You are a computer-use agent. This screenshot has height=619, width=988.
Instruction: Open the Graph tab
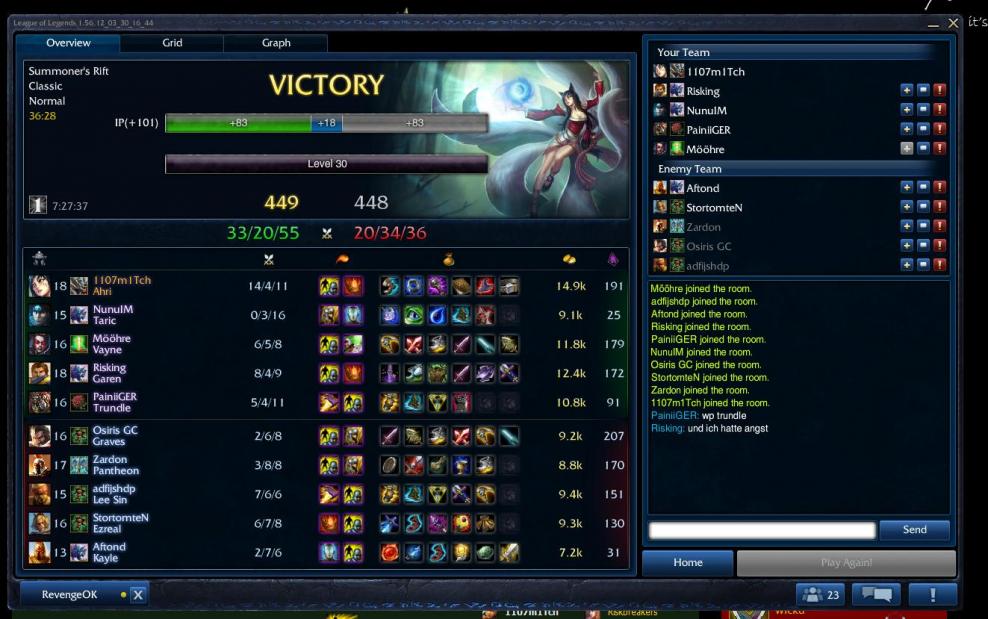276,43
